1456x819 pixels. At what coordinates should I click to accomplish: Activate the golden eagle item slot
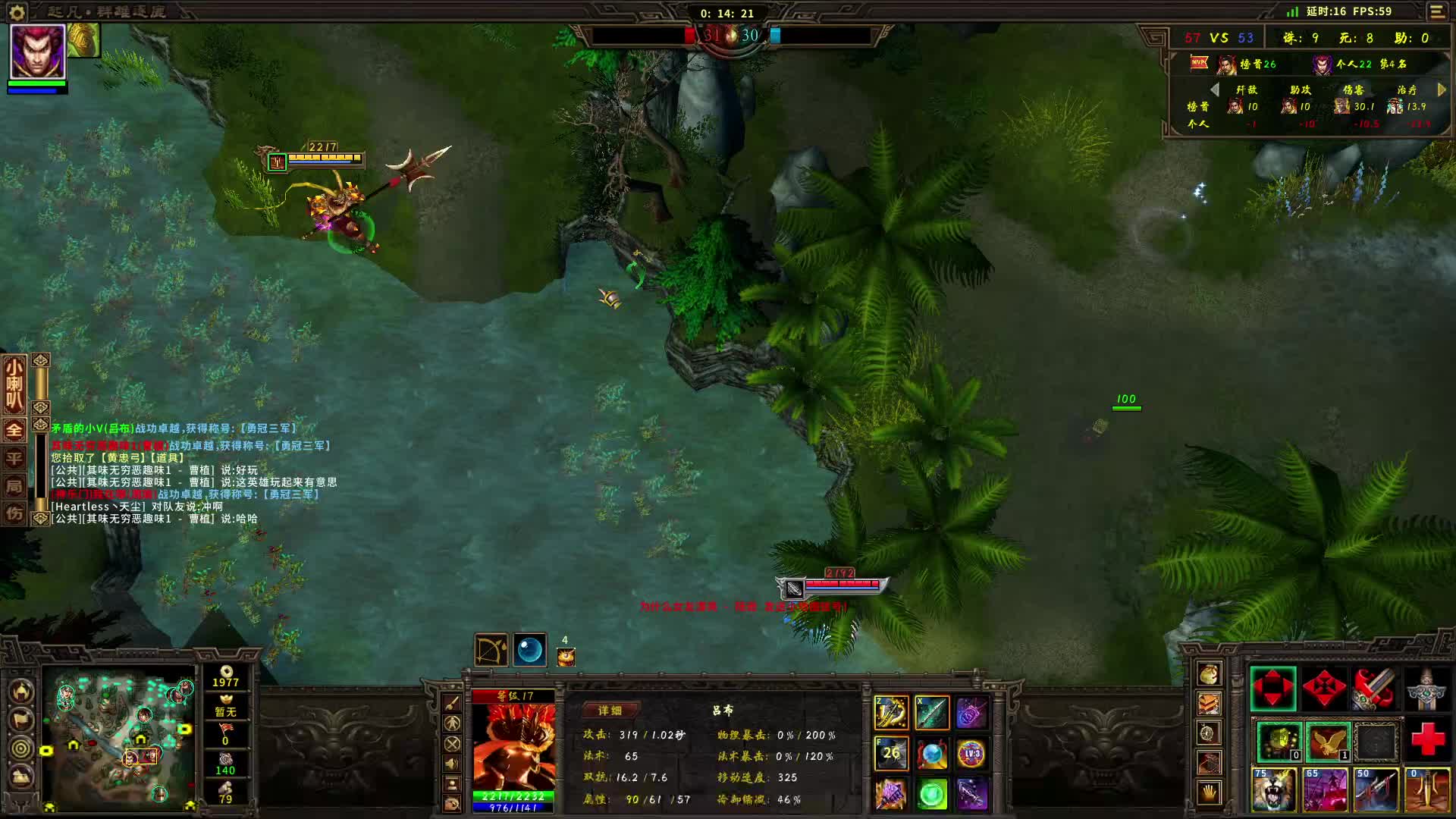click(x=1327, y=742)
